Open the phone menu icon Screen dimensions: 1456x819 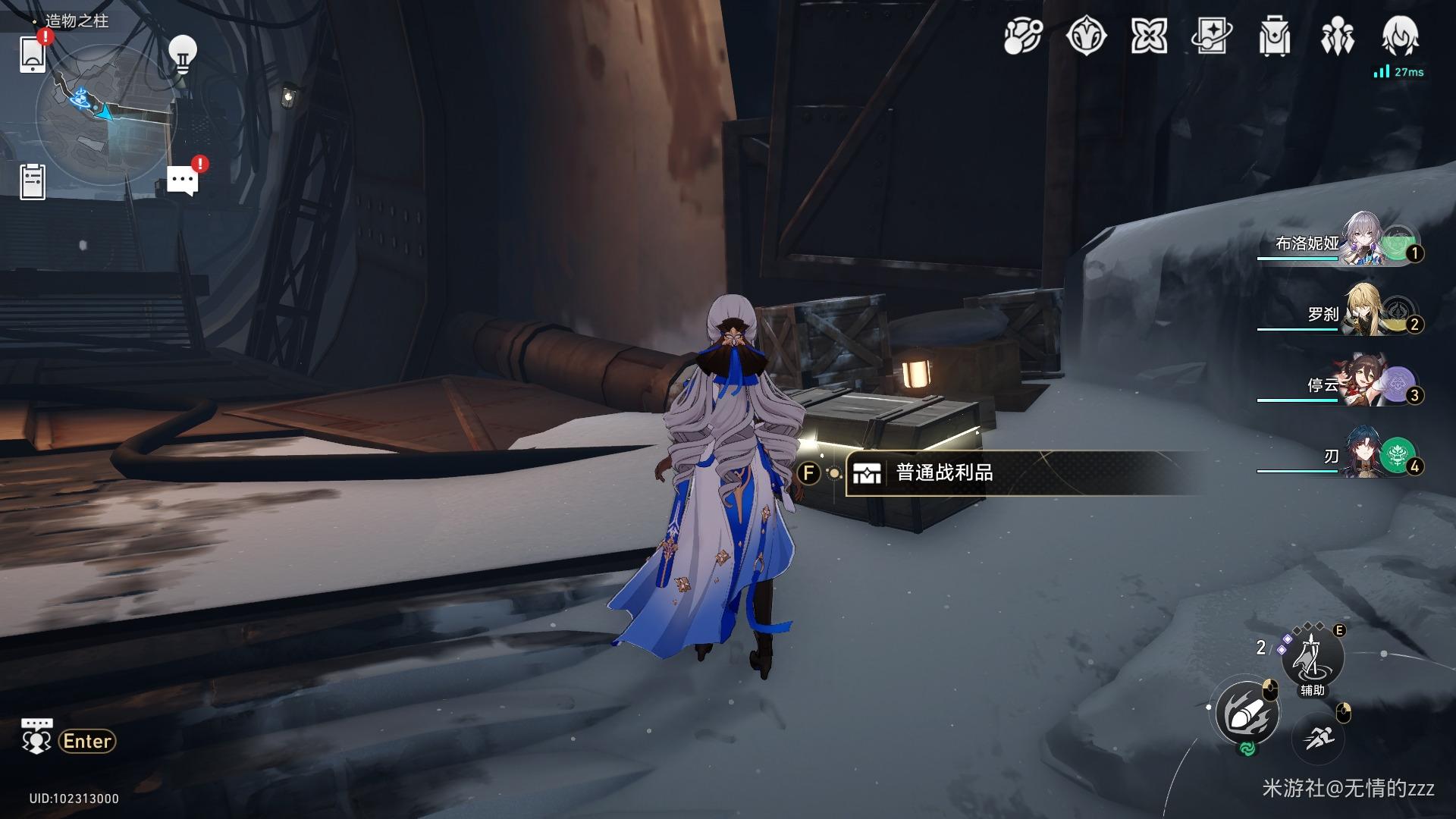(33, 54)
